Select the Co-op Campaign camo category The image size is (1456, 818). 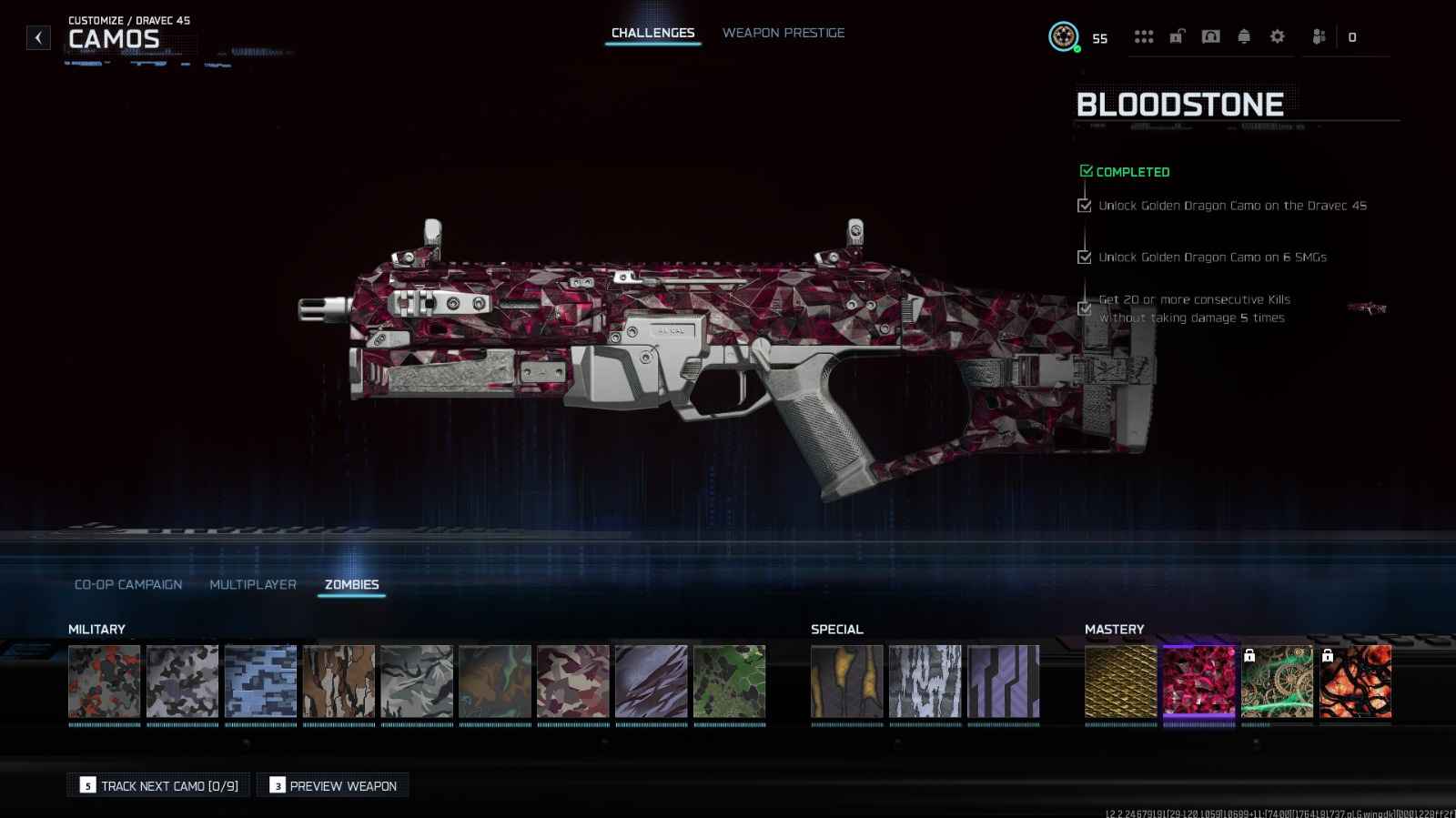128,584
